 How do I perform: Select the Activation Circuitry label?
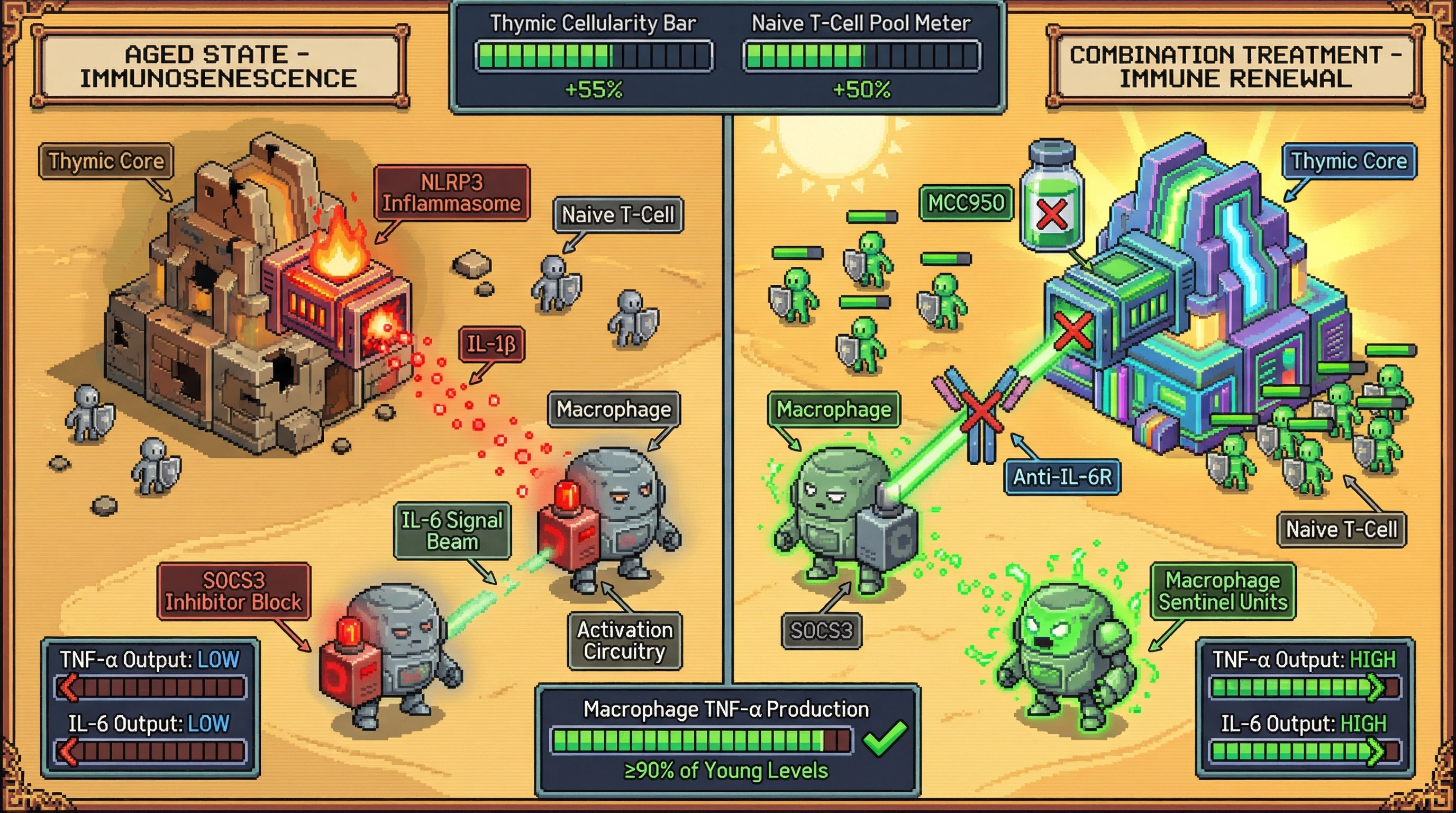point(624,640)
